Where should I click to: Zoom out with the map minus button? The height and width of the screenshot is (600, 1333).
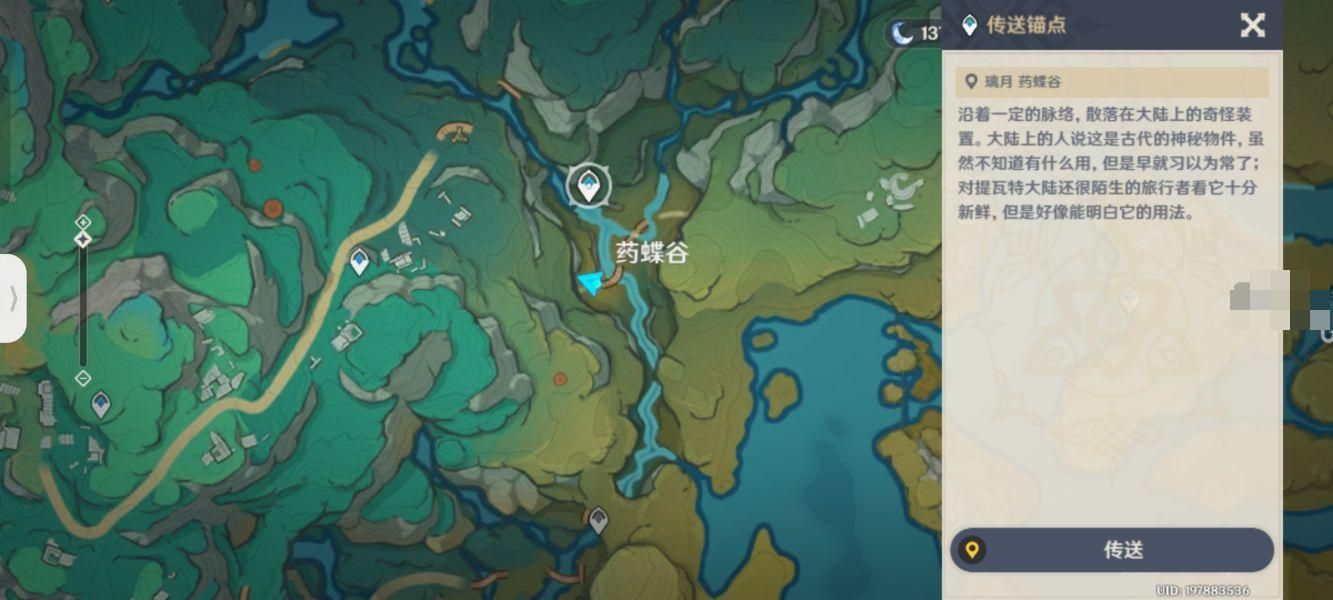84,378
